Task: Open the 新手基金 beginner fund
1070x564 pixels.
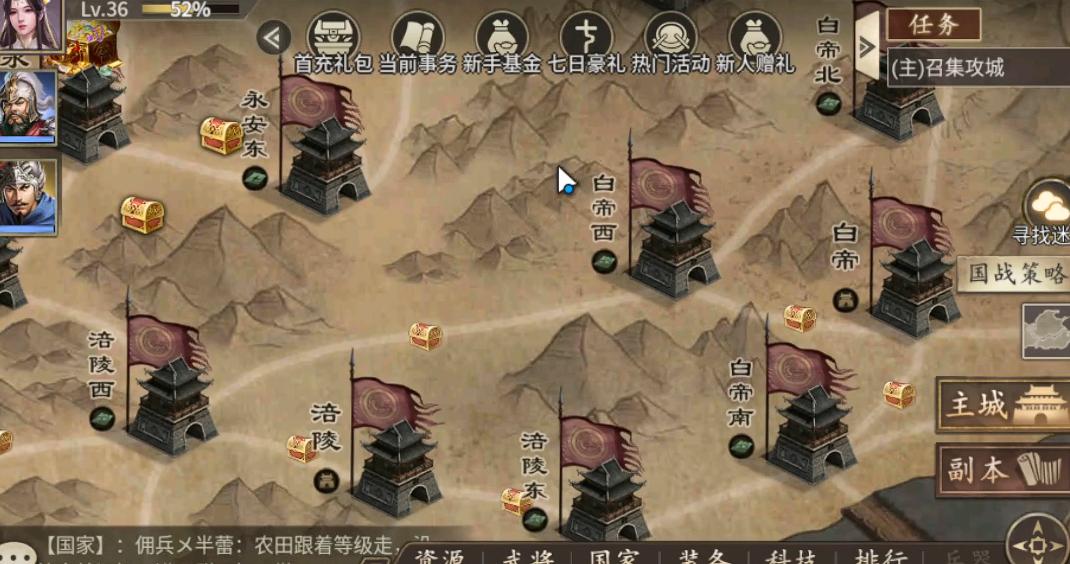Action: [x=502, y=40]
